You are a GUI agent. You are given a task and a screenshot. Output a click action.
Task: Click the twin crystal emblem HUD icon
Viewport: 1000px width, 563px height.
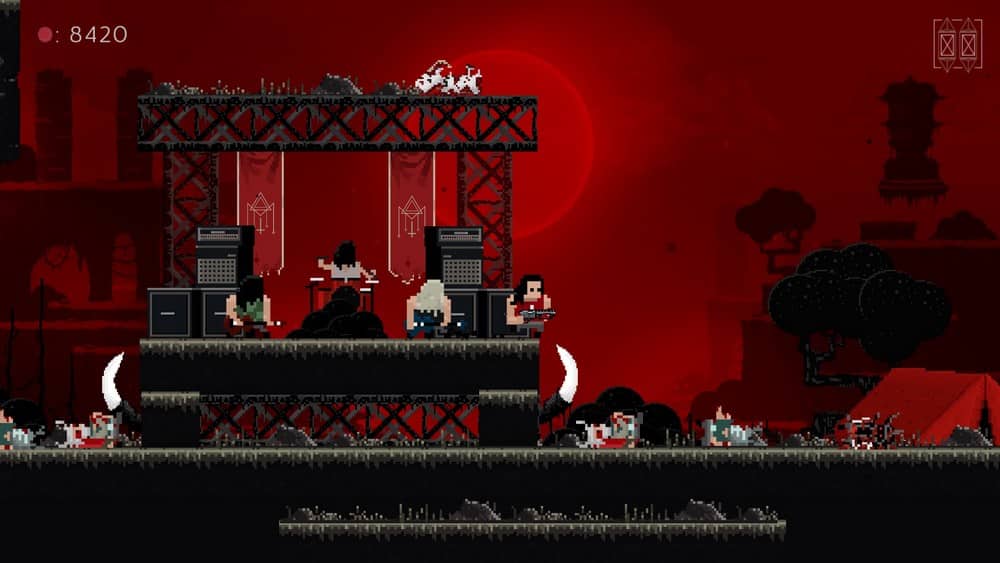pyautogui.click(x=957, y=45)
